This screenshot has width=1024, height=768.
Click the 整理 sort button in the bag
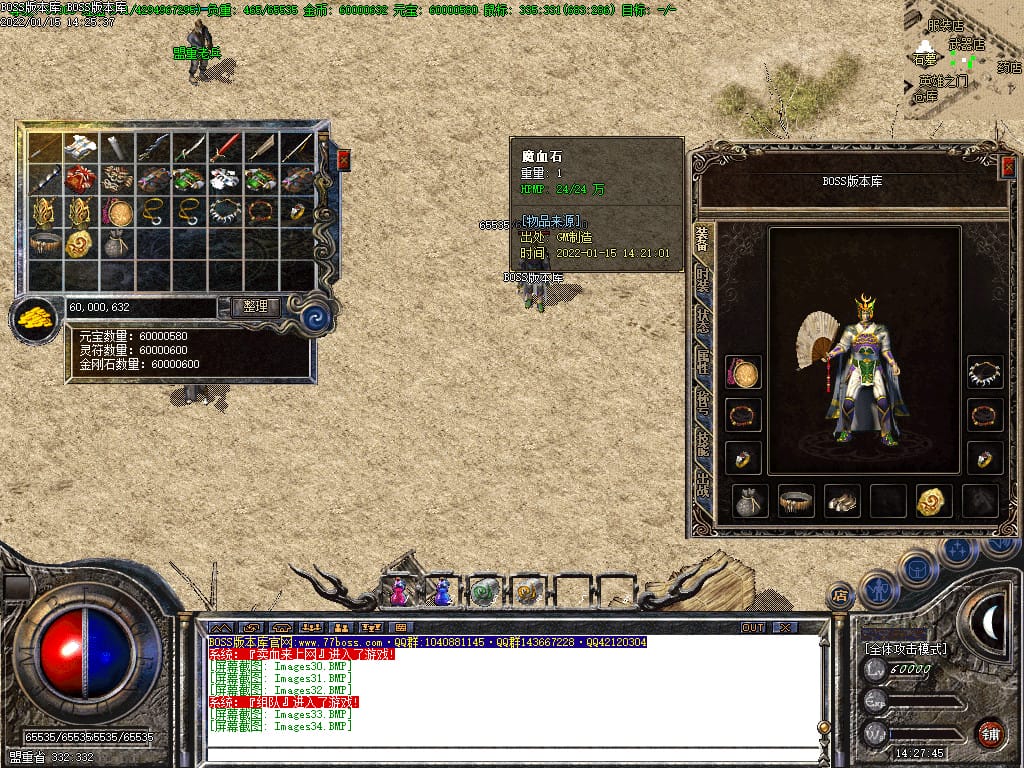(x=255, y=307)
